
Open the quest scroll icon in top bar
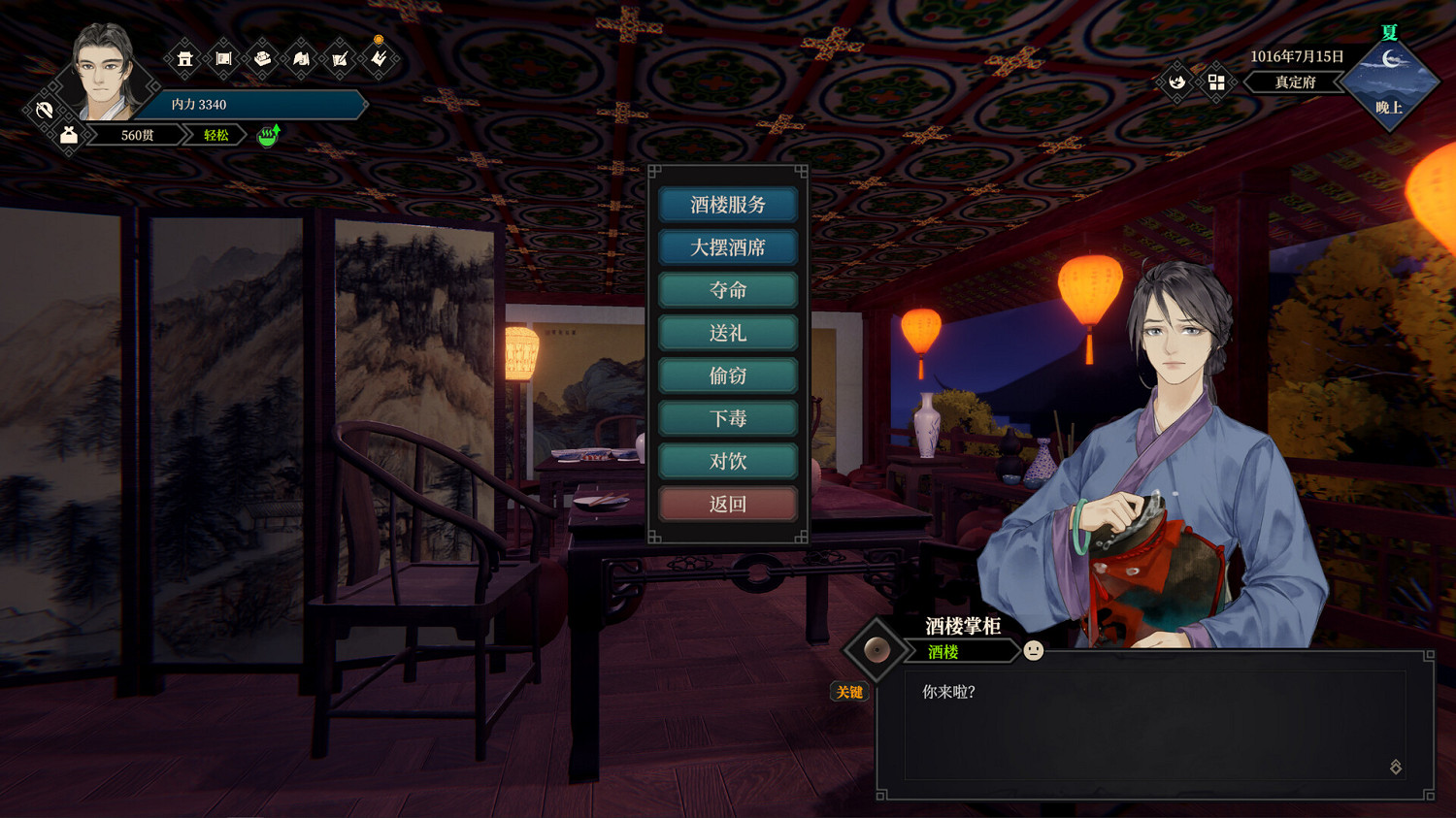coord(223,59)
